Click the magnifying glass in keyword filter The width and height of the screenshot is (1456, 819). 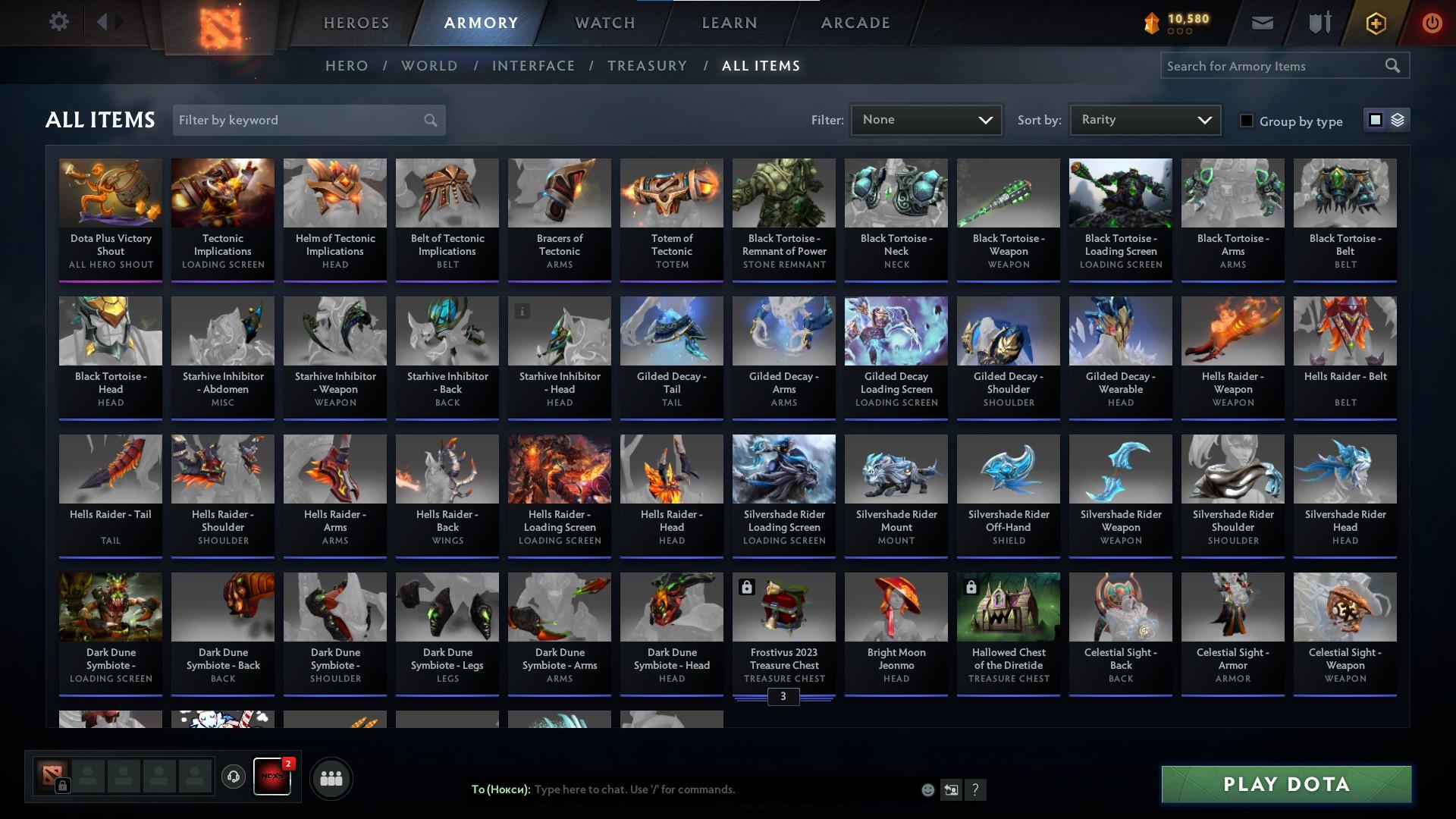tap(429, 120)
